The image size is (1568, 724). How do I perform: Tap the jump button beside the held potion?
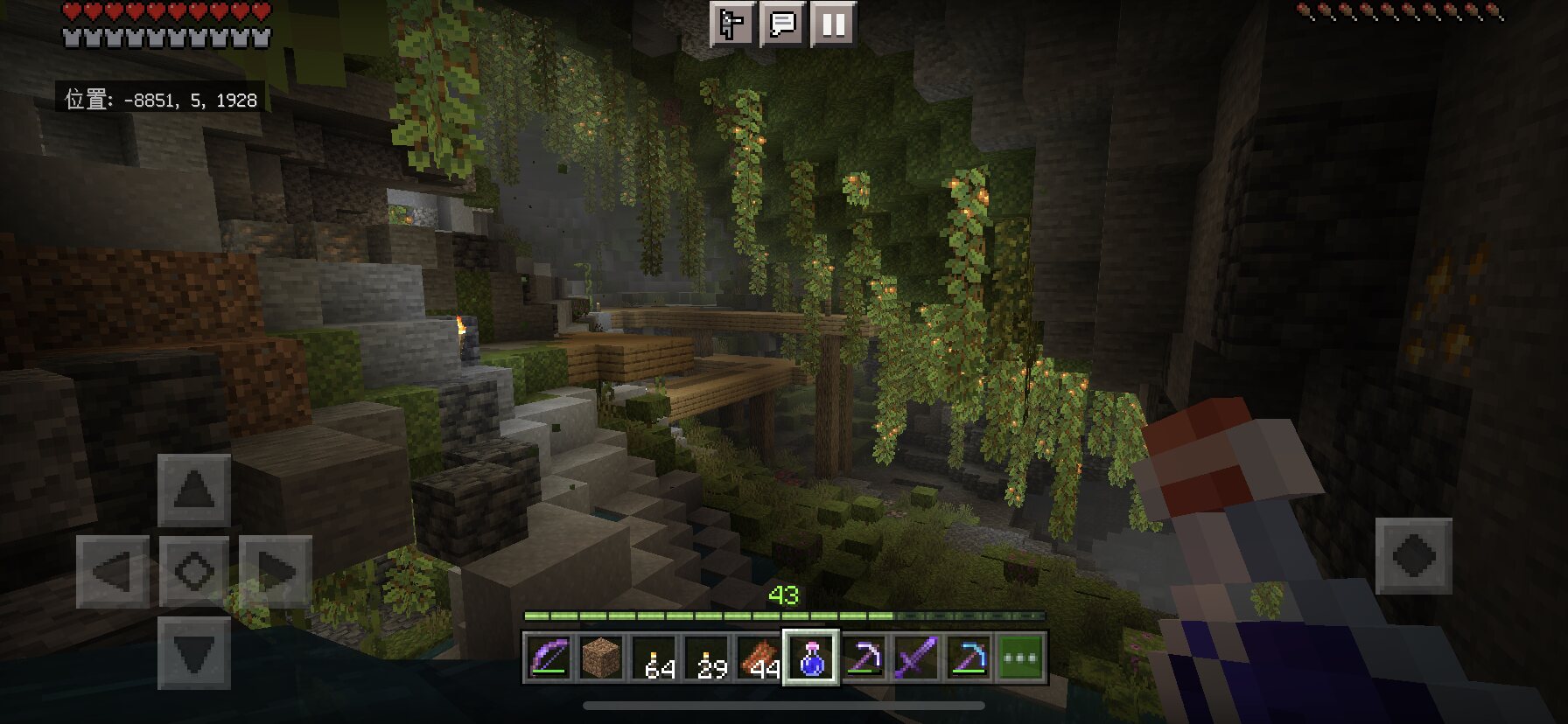(x=1413, y=556)
